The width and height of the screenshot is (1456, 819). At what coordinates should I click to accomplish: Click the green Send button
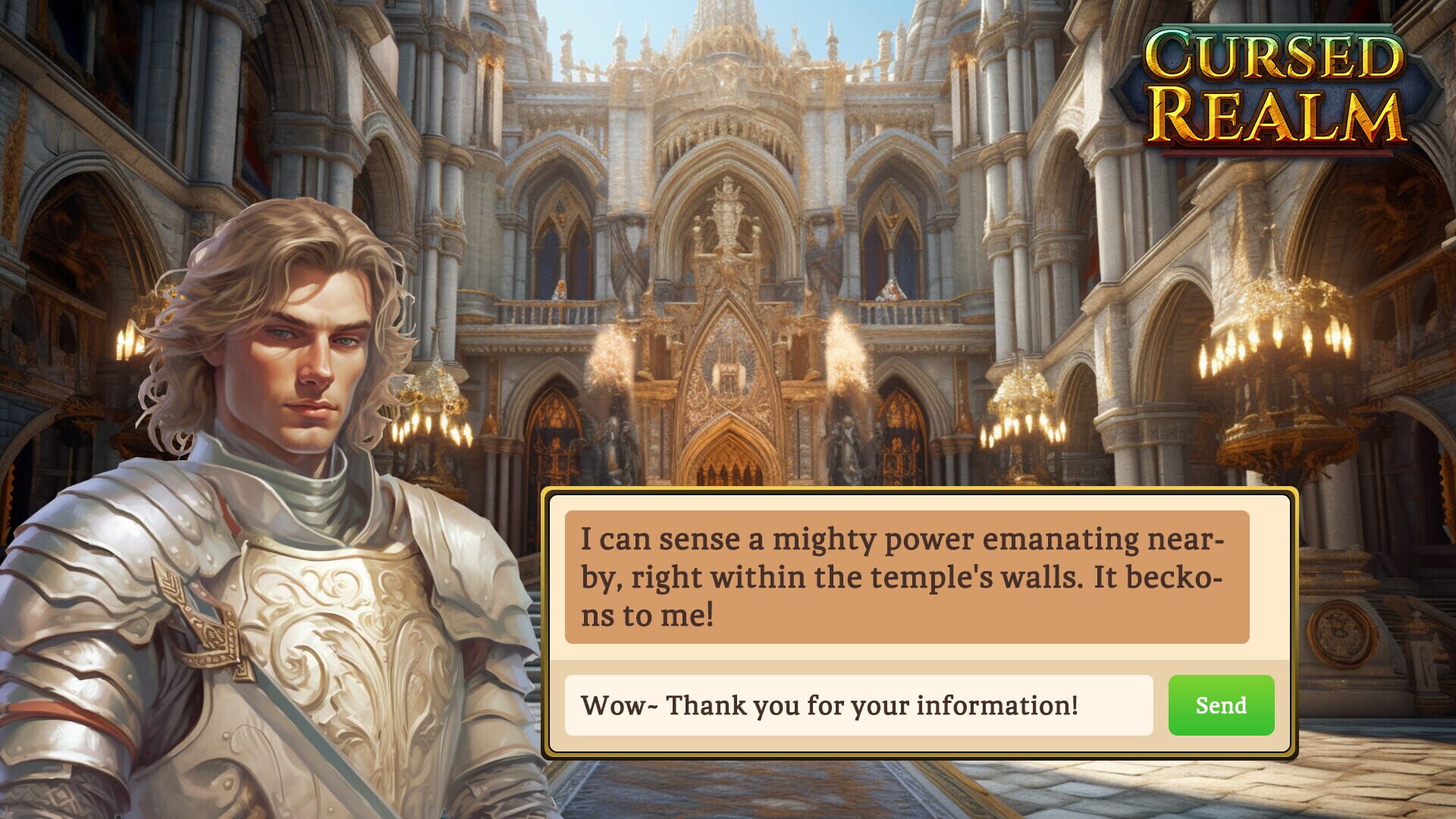point(1221,706)
